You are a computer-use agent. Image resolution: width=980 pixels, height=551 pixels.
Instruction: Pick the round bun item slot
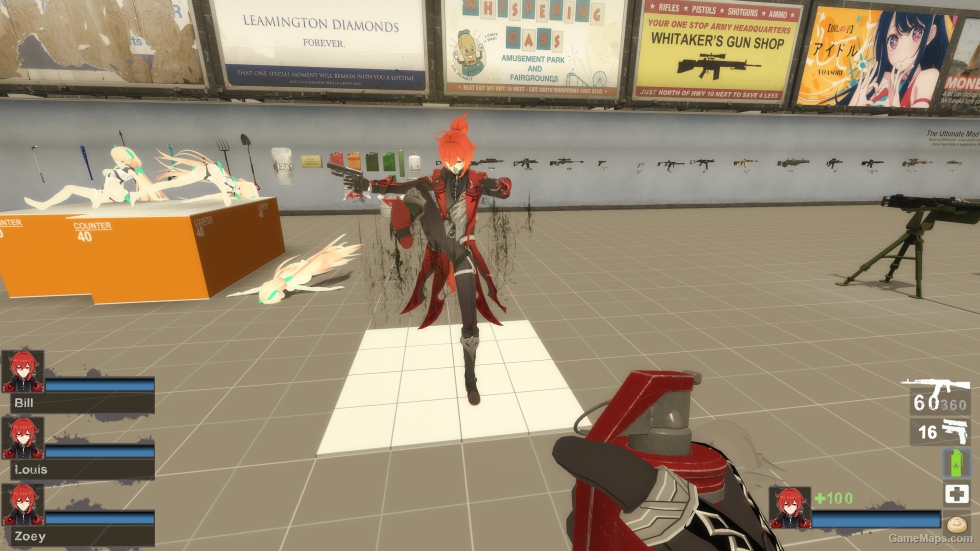coord(956,522)
